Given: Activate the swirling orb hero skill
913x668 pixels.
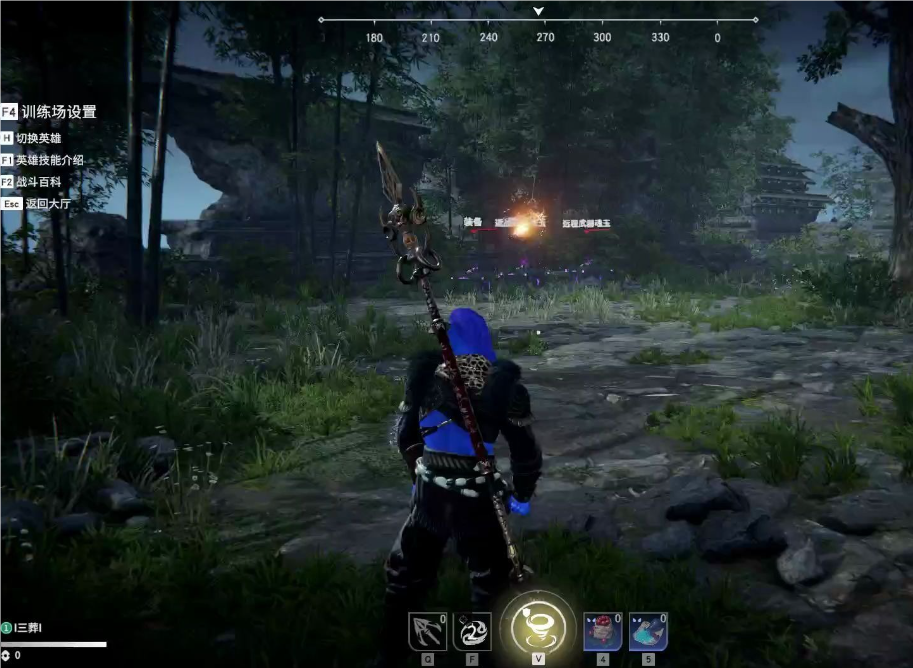Looking at the screenshot, I should 472,632.
